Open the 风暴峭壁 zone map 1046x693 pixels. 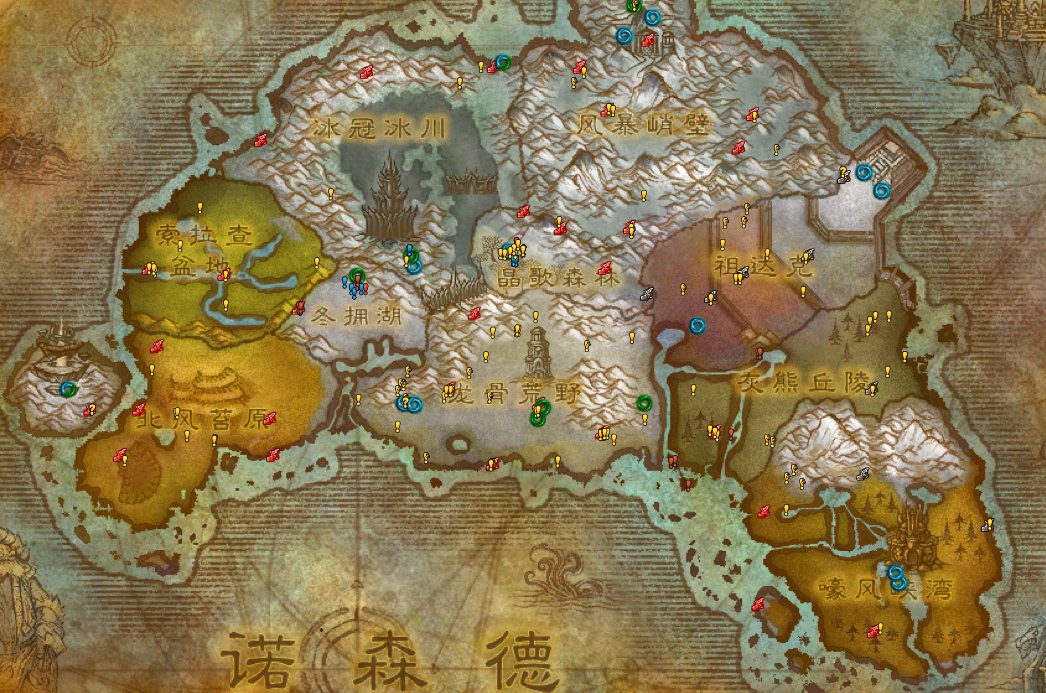tap(643, 126)
